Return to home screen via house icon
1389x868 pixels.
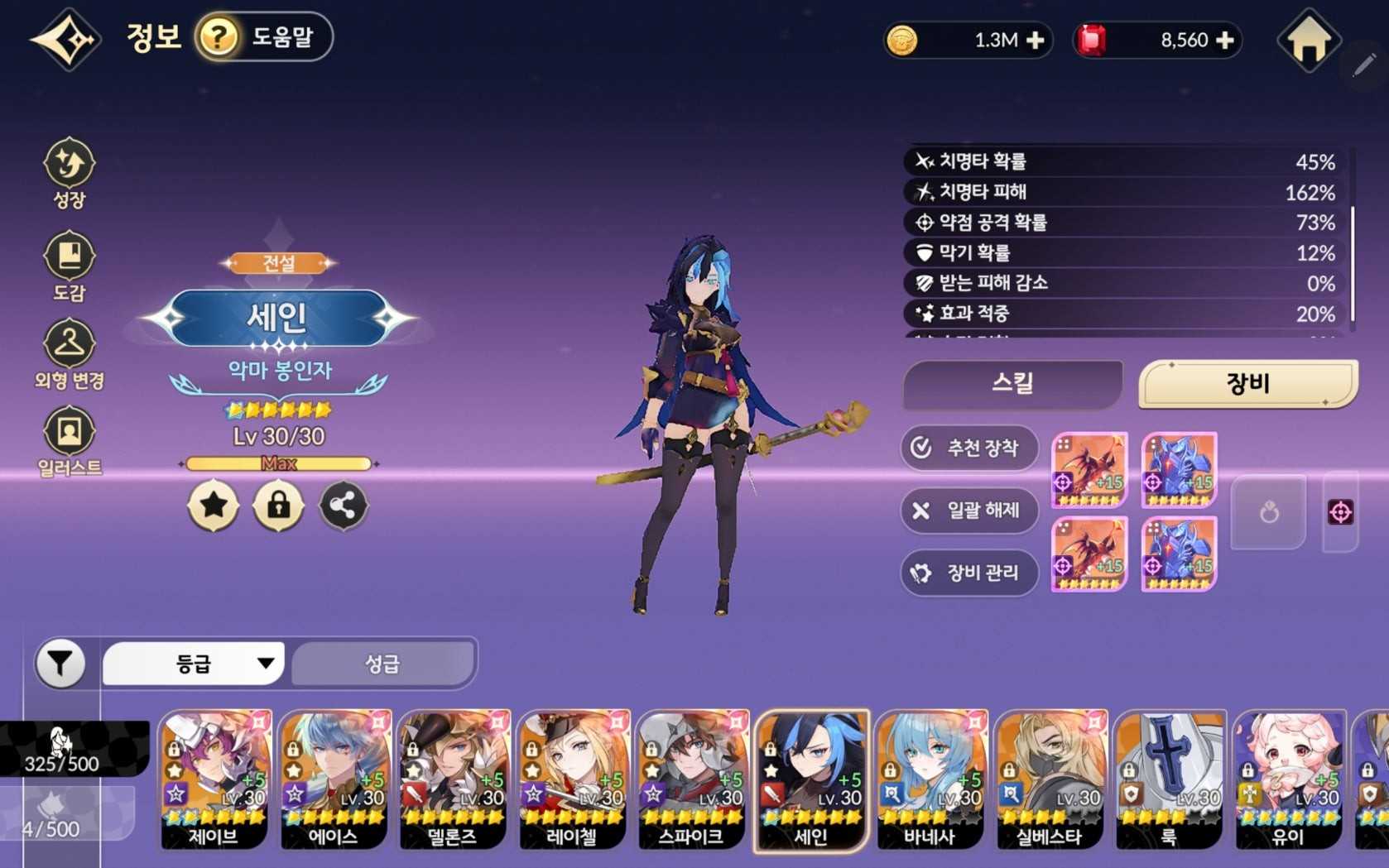[1308, 41]
